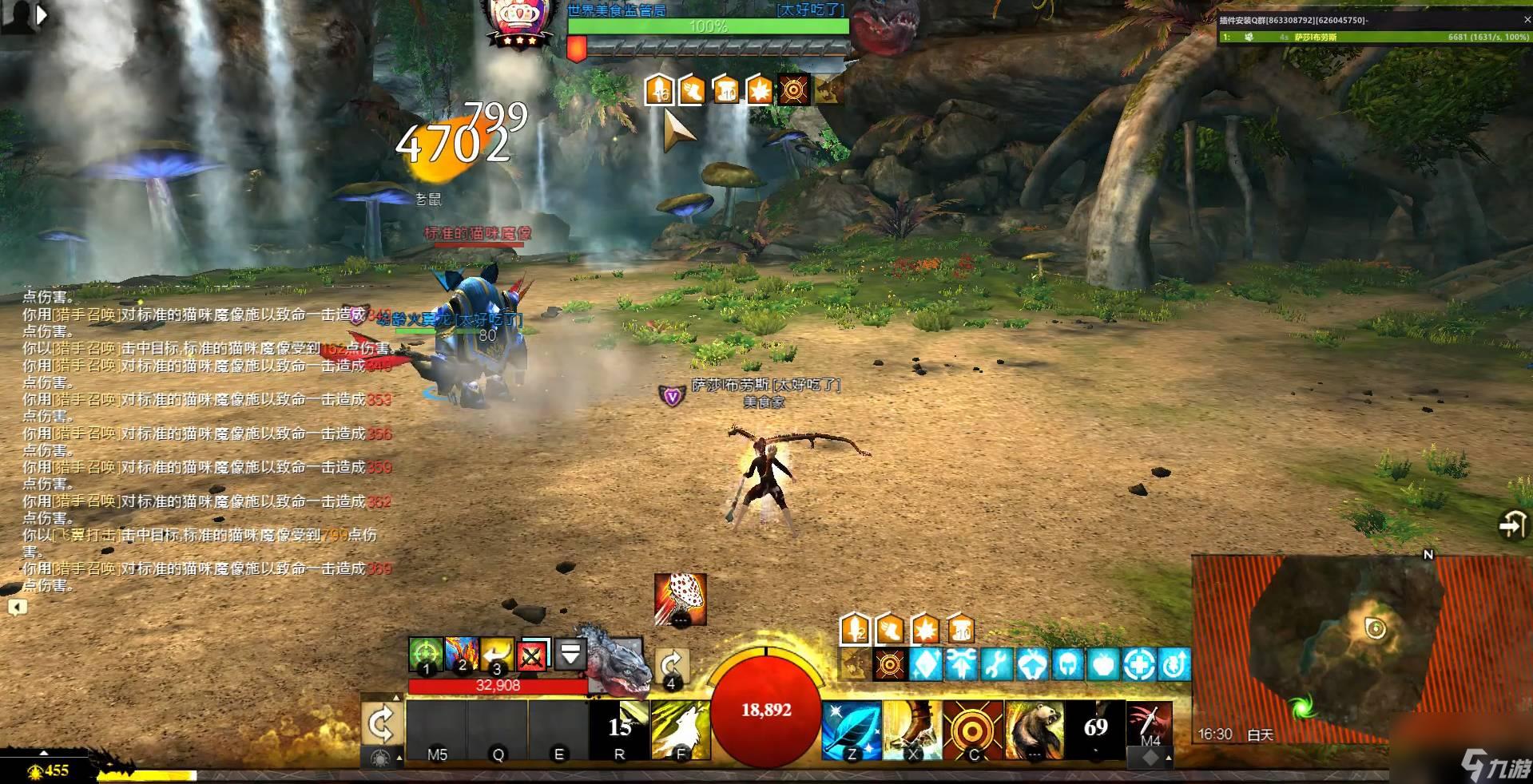Toggle the crossed-swords pet combat mode
Image resolution: width=1533 pixels, height=784 pixels.
point(533,655)
